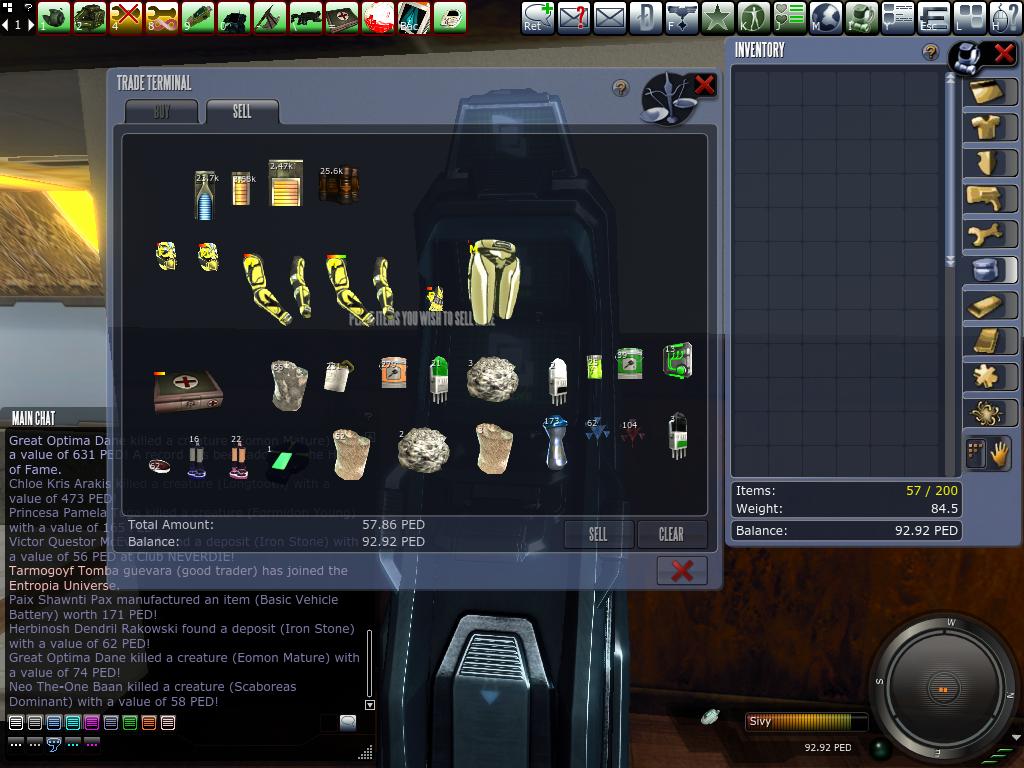The image size is (1024, 768).
Task: Click the Inventory help question mark
Action: click(931, 53)
